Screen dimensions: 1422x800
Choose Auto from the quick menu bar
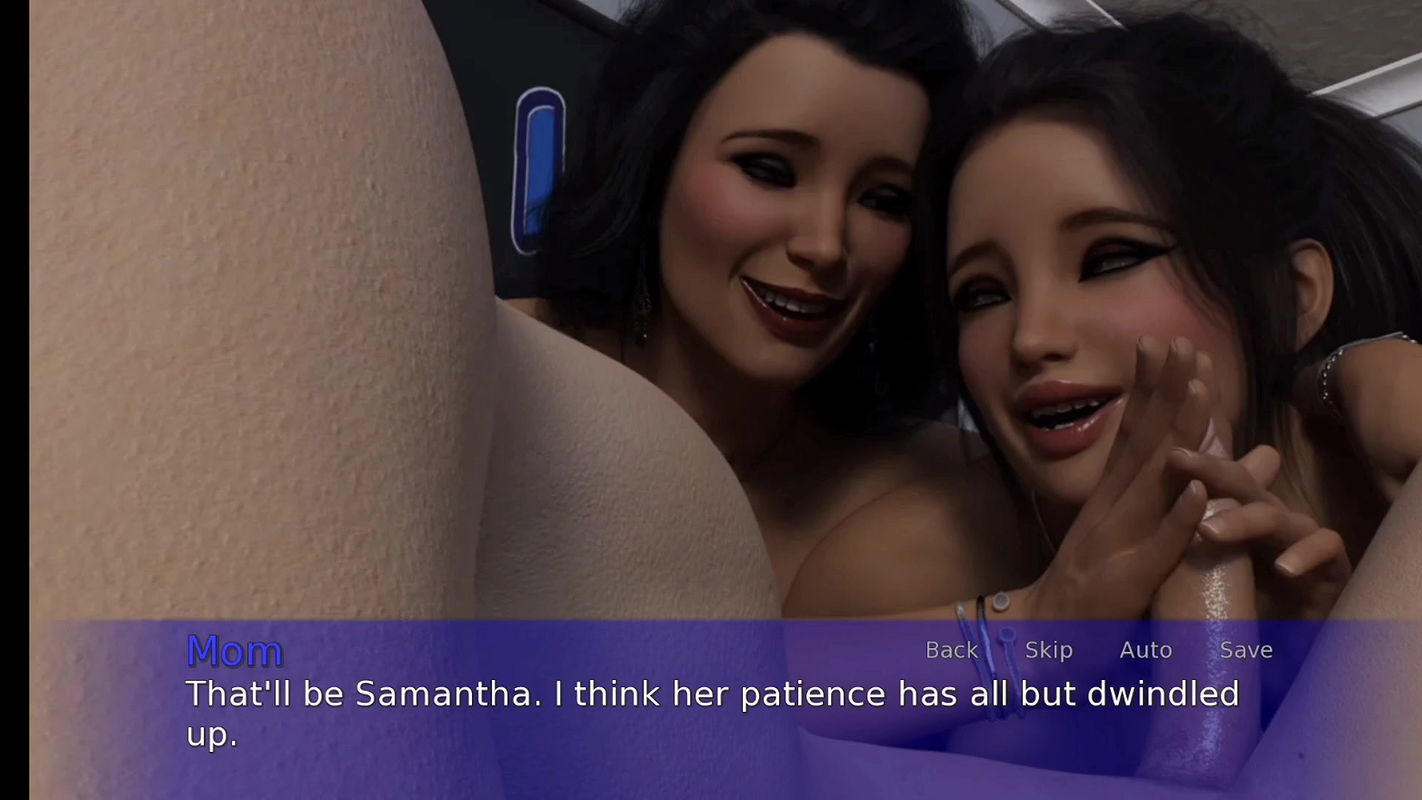coord(1145,650)
